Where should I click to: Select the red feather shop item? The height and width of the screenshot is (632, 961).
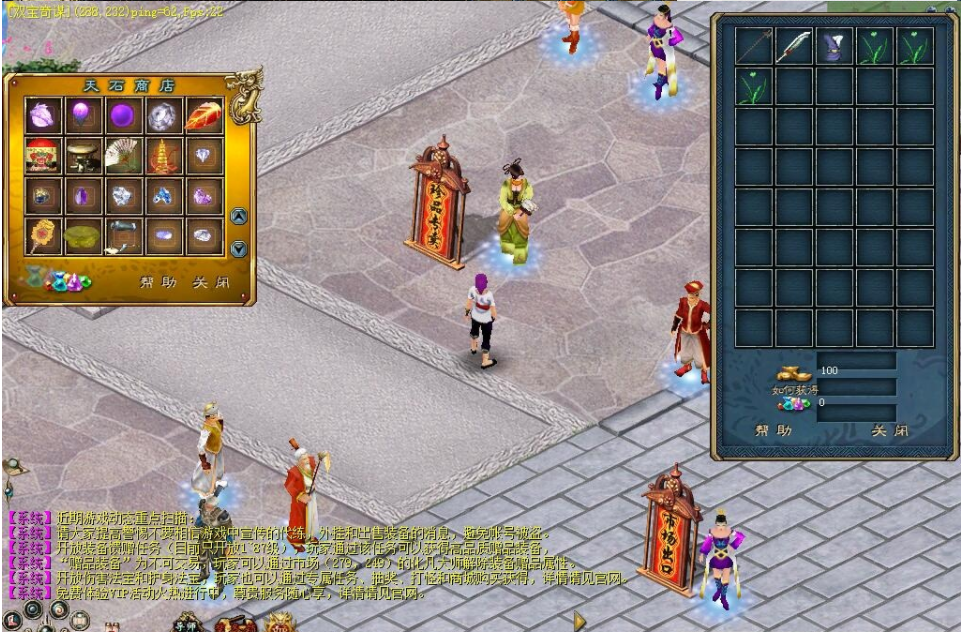[204, 116]
